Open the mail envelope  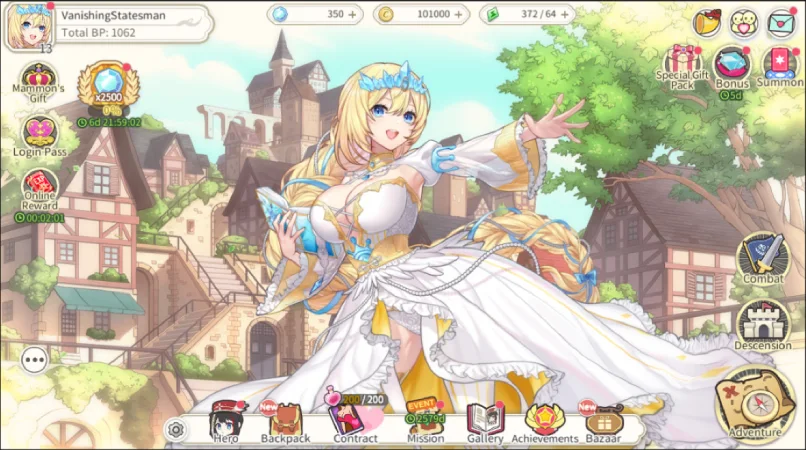(x=781, y=21)
